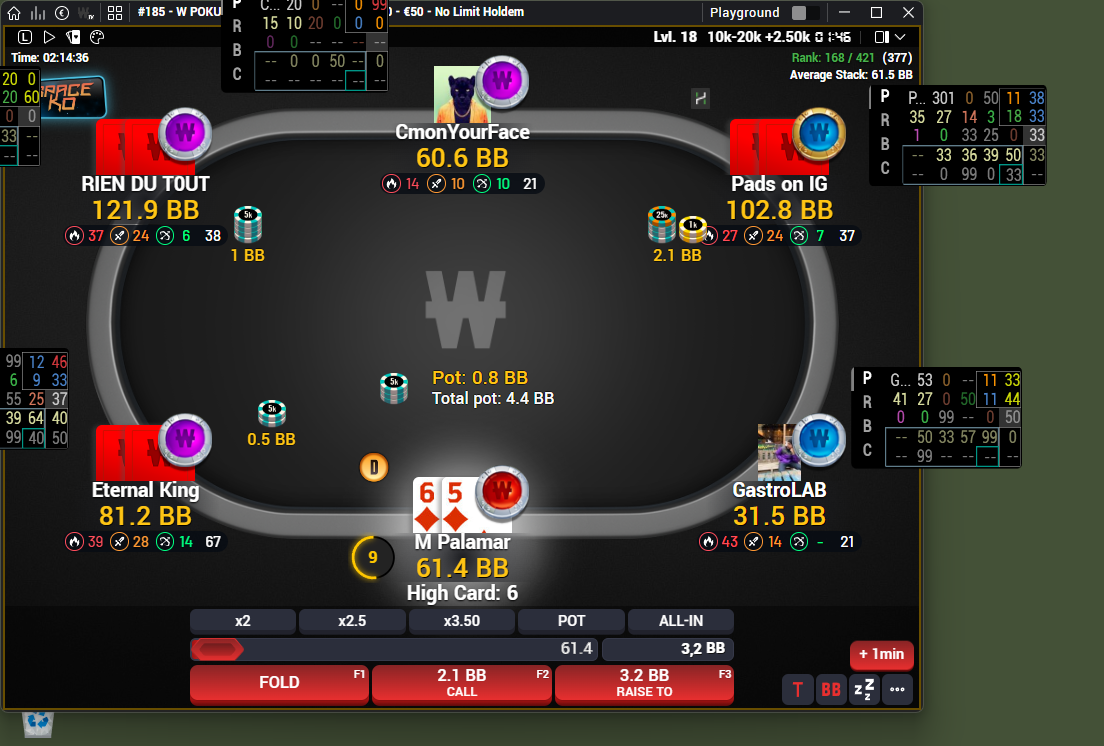Open the three-dots more options menu
This screenshot has width=1104, height=746.
[x=896, y=690]
